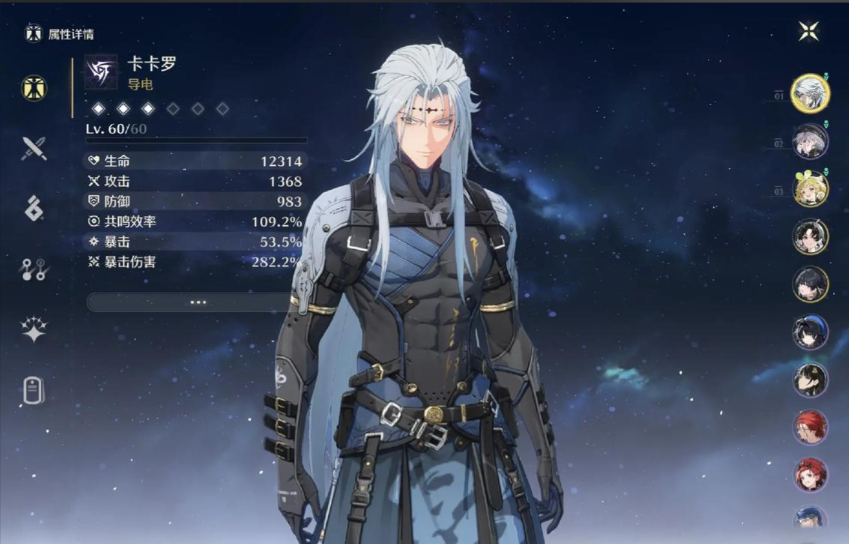Pick the blonde character in slot 03
The image size is (849, 544).
pyautogui.click(x=810, y=189)
